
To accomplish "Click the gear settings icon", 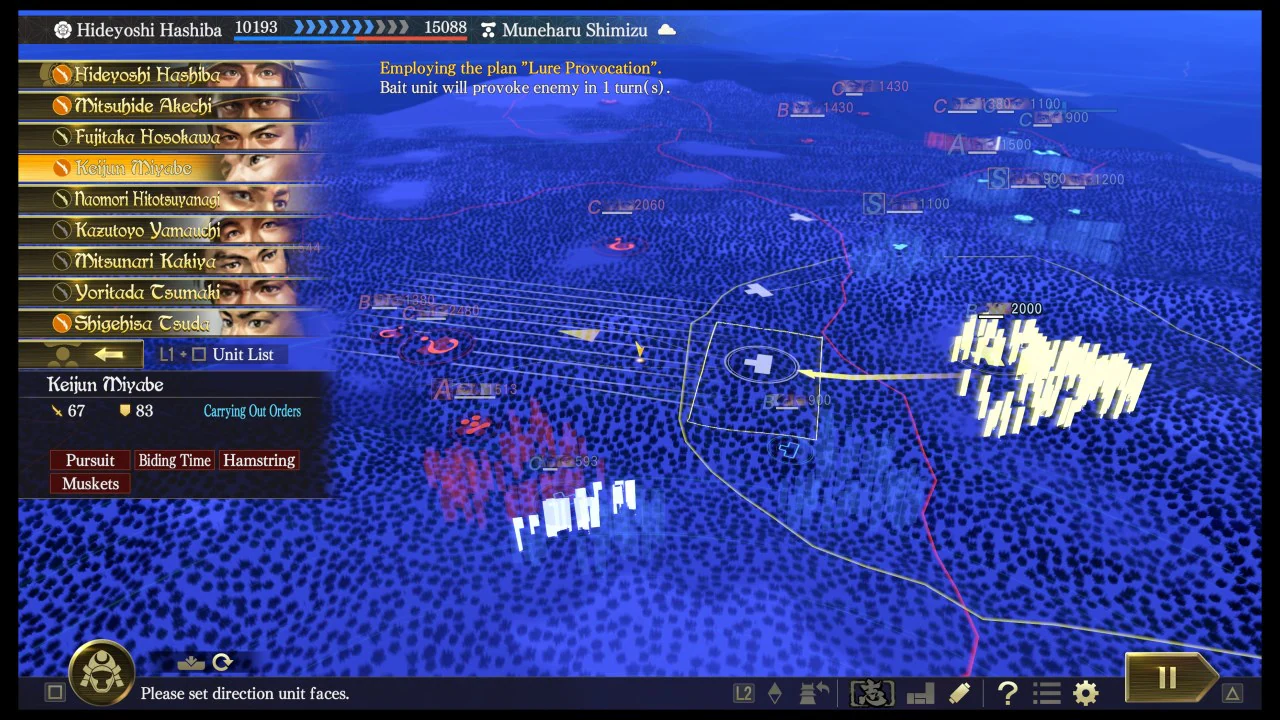I will tap(1085, 692).
